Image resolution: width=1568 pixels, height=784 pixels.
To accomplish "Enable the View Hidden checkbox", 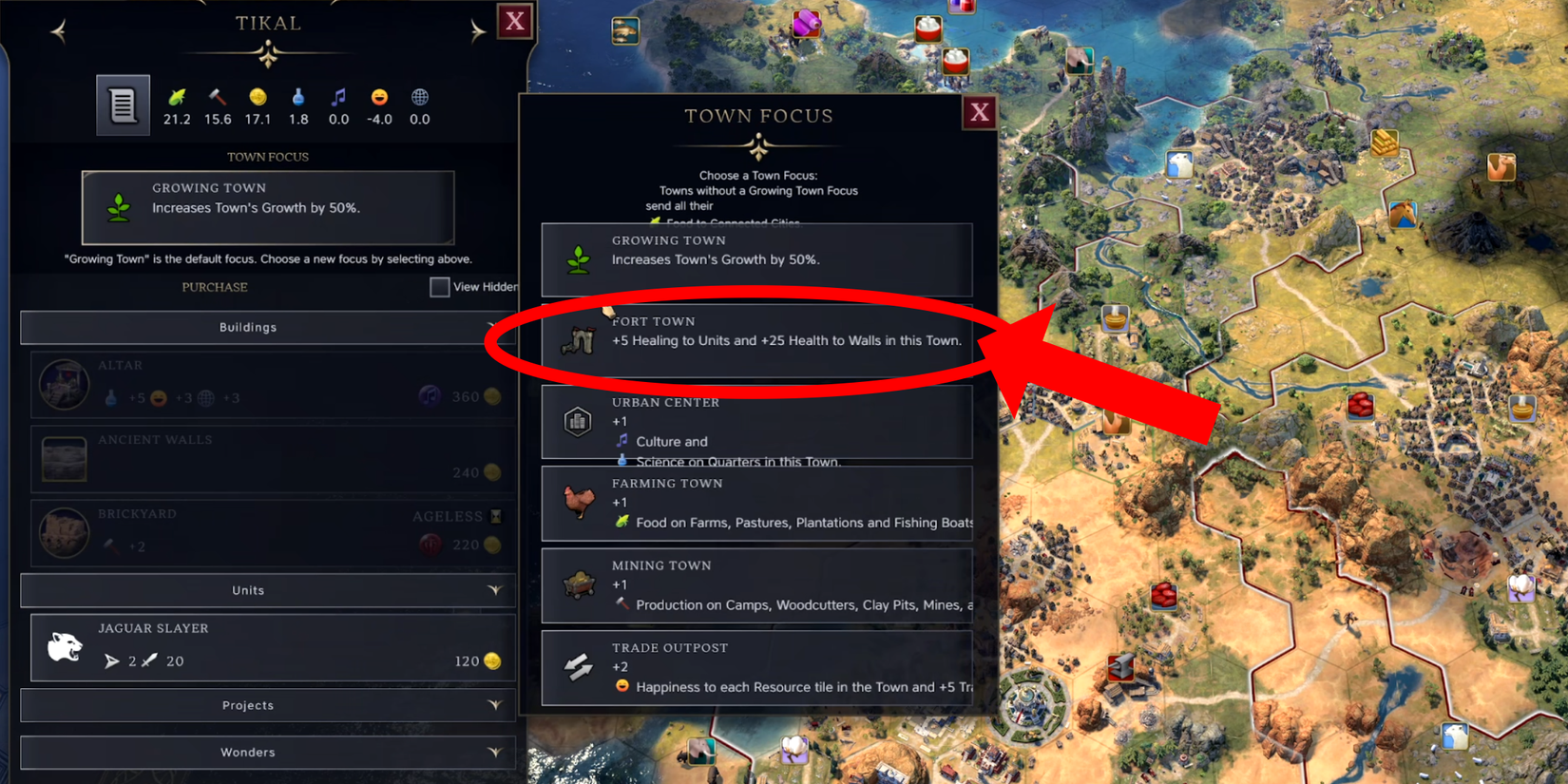I will (x=441, y=286).
